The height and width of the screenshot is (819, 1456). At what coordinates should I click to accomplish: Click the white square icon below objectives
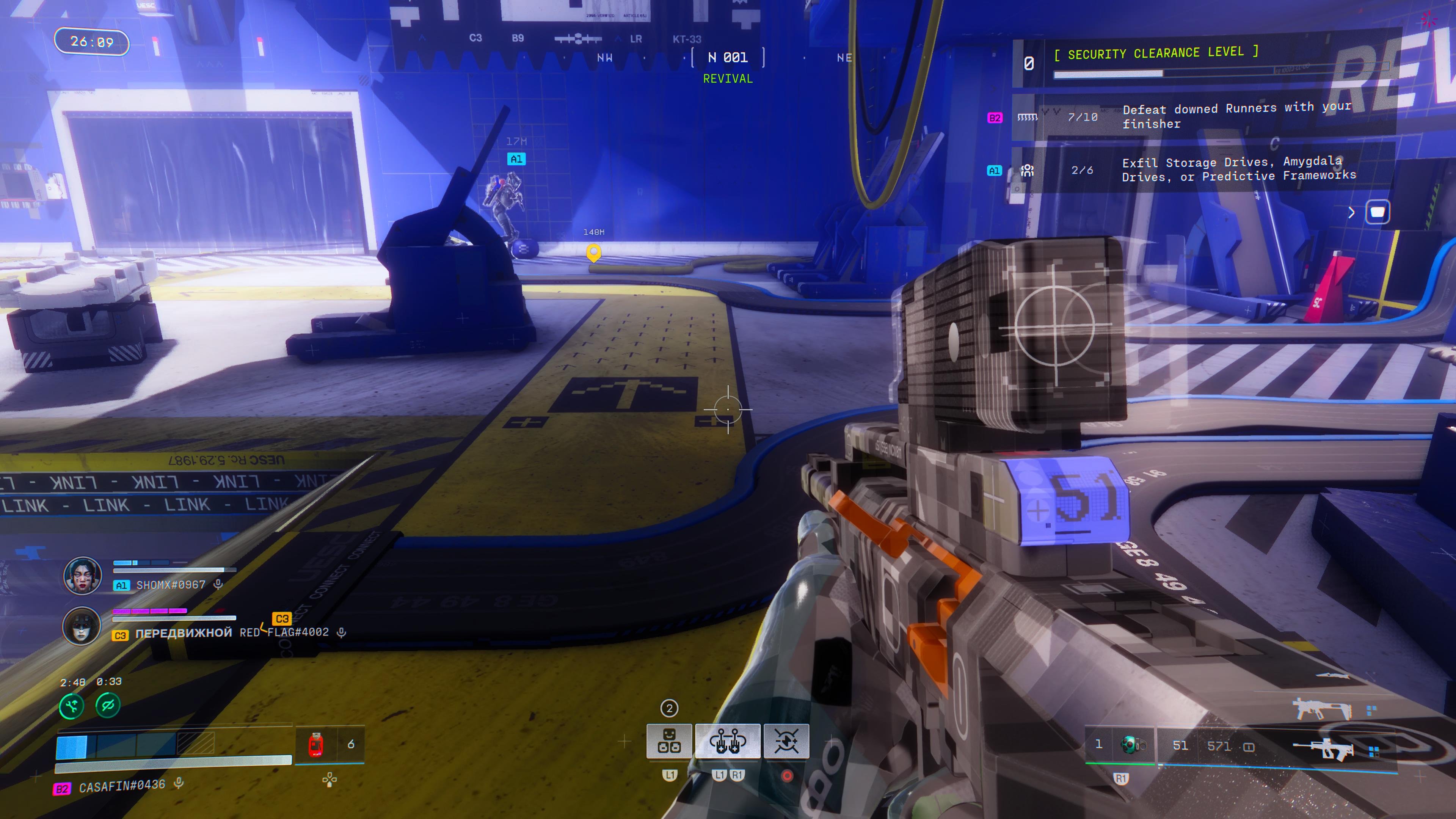click(x=1378, y=212)
